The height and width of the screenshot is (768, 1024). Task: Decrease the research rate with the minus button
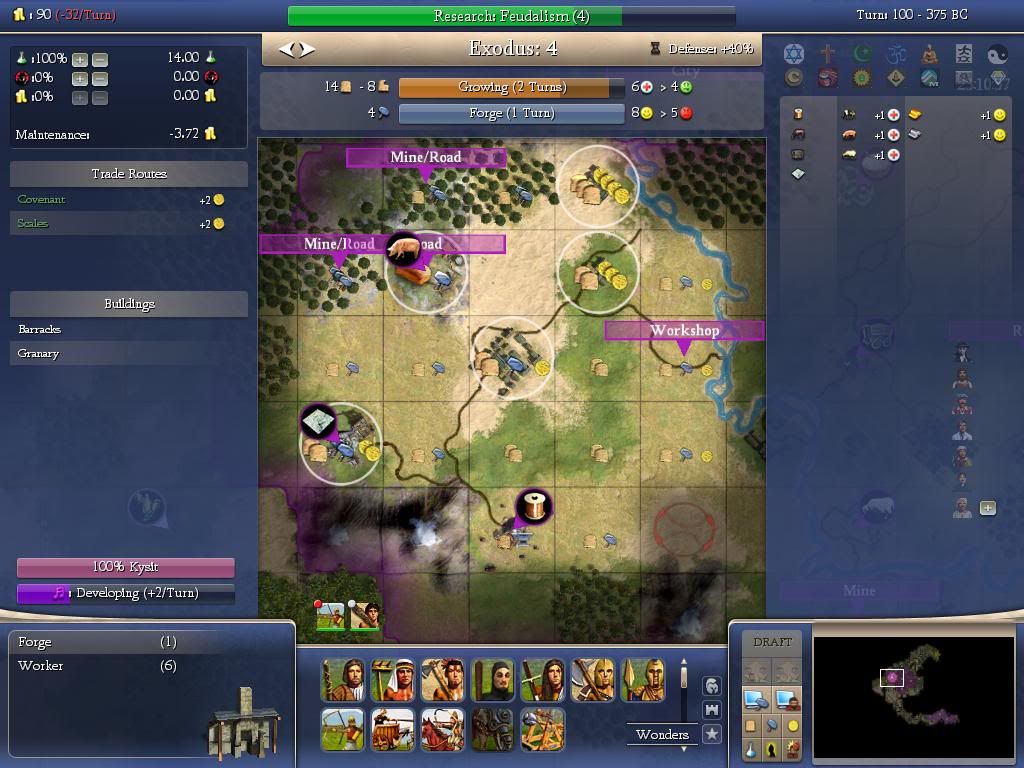coord(100,59)
